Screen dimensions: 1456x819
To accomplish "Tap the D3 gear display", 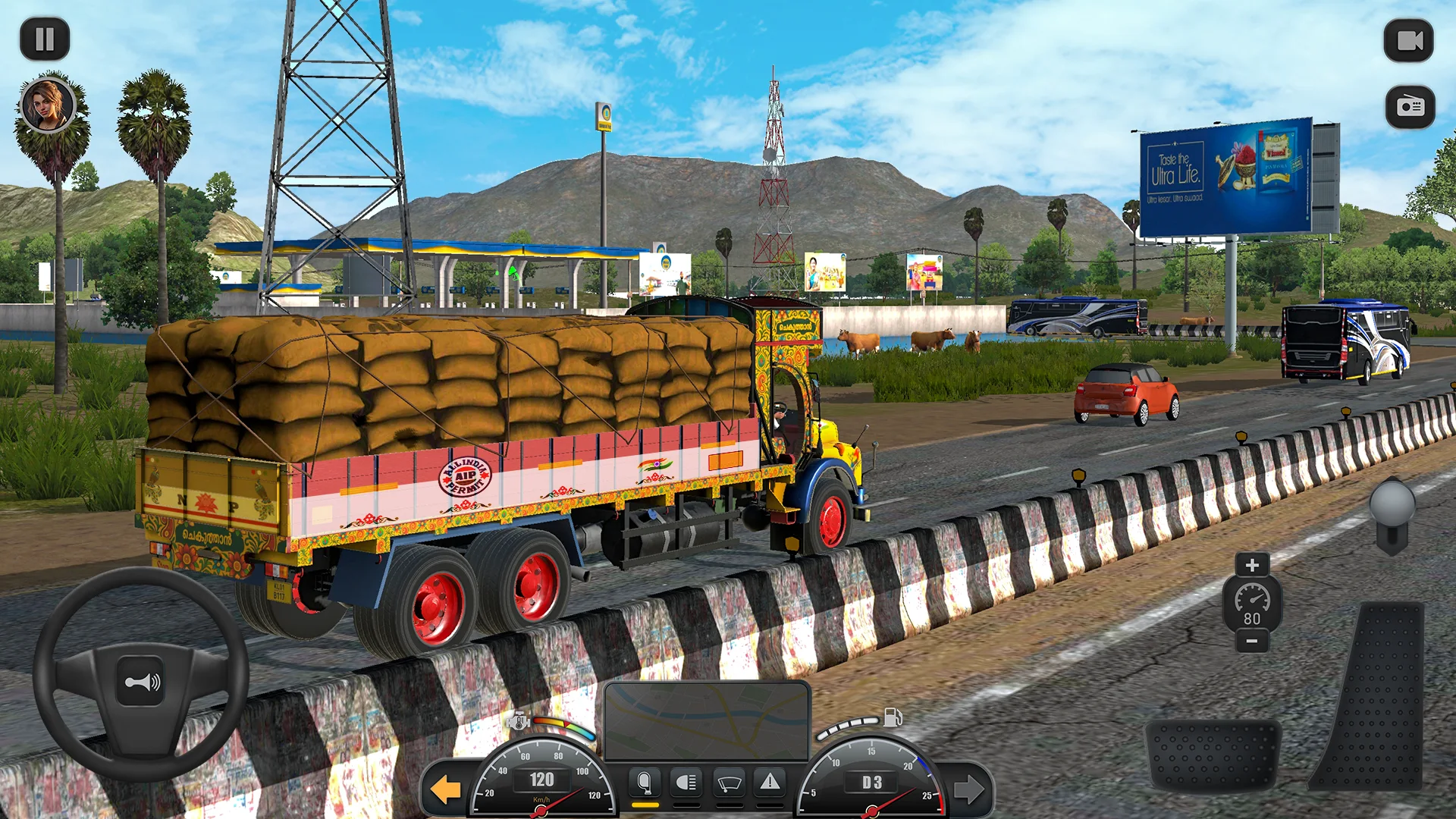I will tap(871, 781).
